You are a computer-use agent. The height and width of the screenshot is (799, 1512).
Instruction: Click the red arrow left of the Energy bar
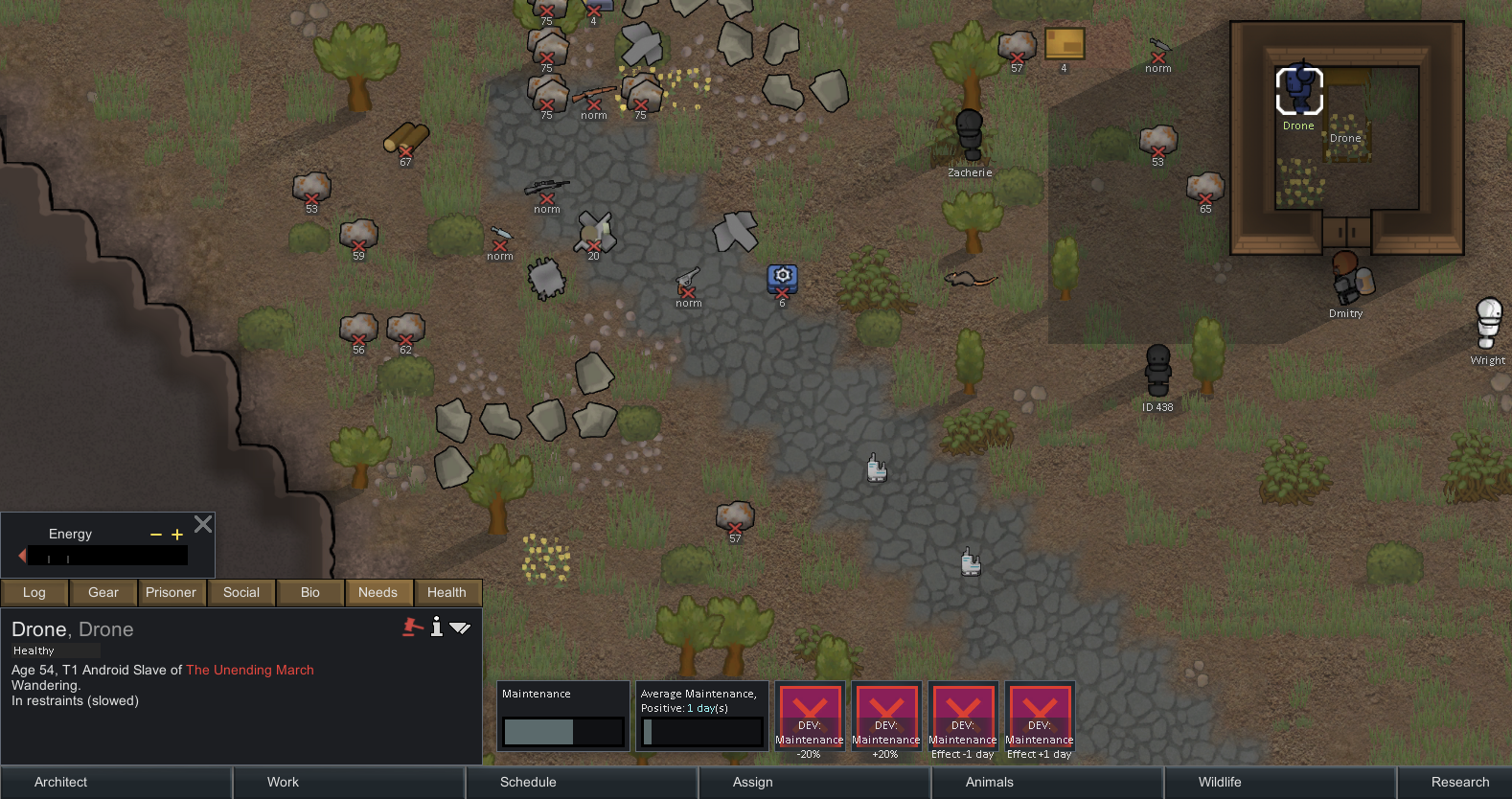click(21, 556)
